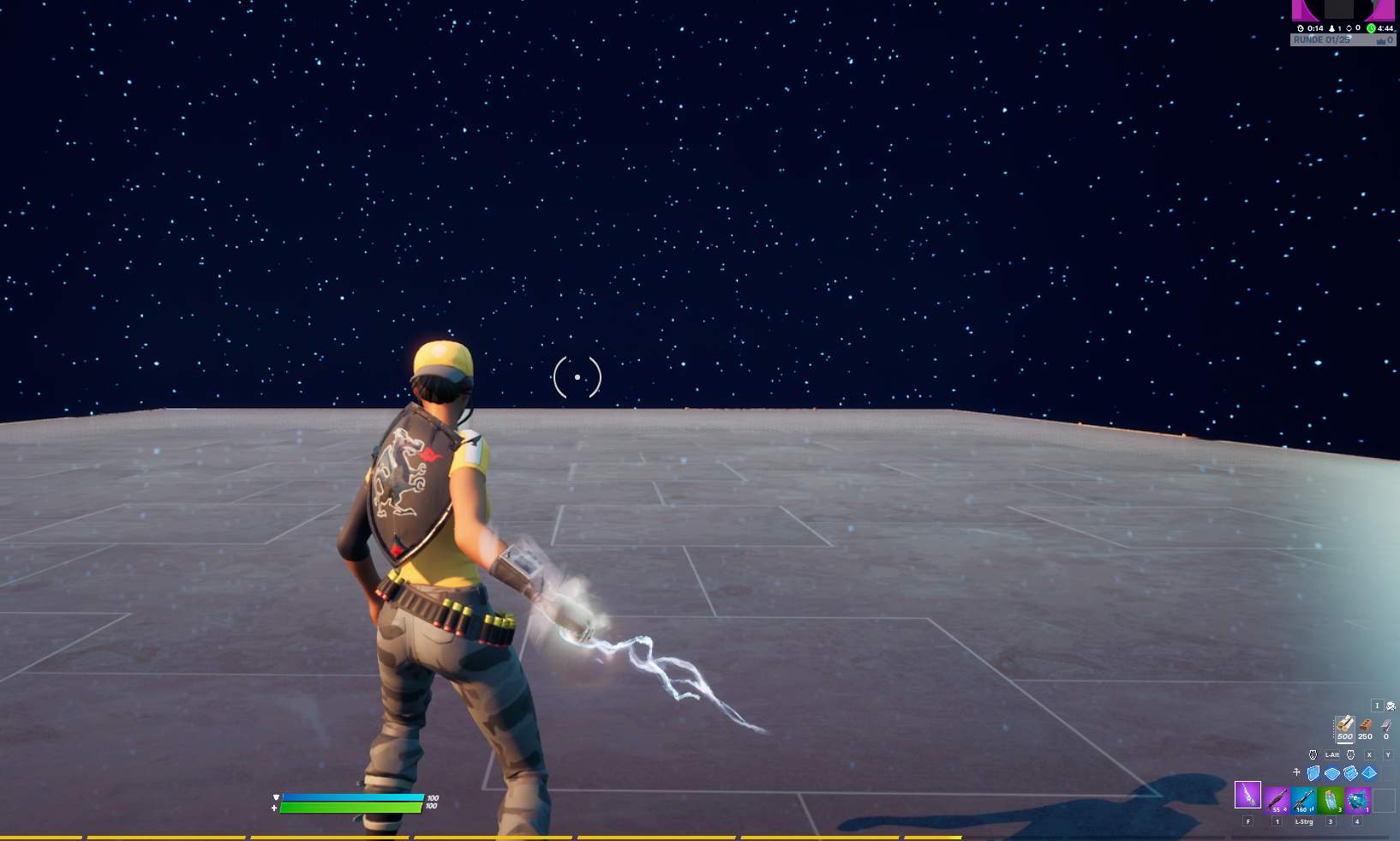Click the RUNDE 01/25 round banner
Viewport: 1400px width, 841px height.
(x=1322, y=39)
